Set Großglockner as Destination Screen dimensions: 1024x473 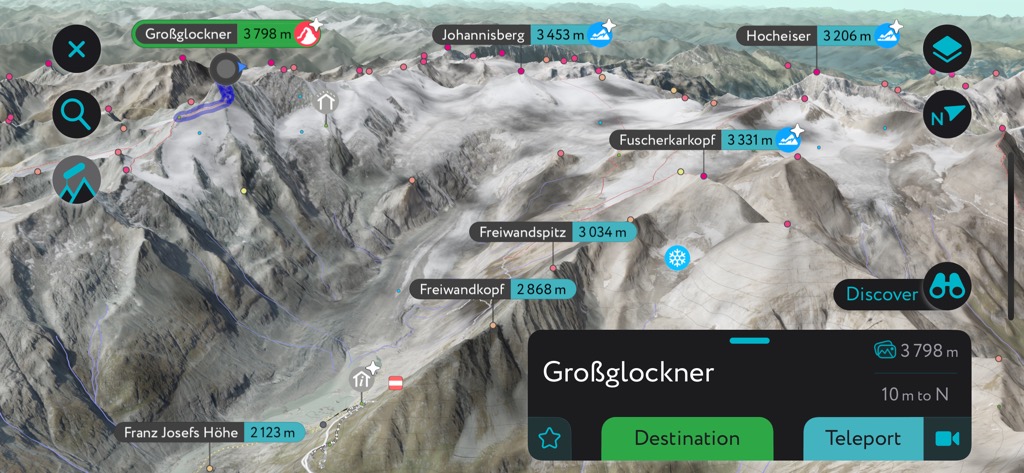(687, 438)
